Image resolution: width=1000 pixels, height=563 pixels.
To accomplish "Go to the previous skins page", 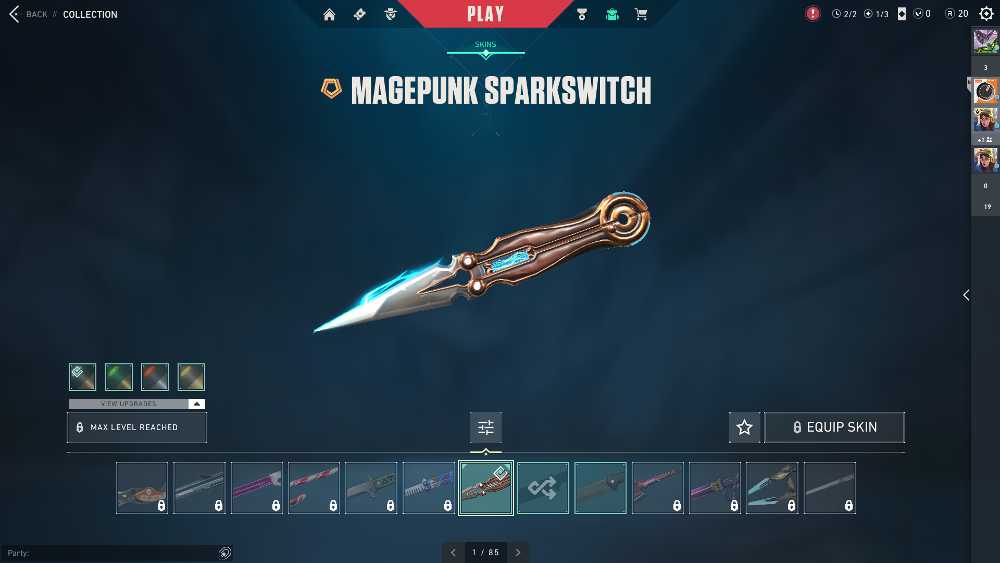I will click(453, 552).
